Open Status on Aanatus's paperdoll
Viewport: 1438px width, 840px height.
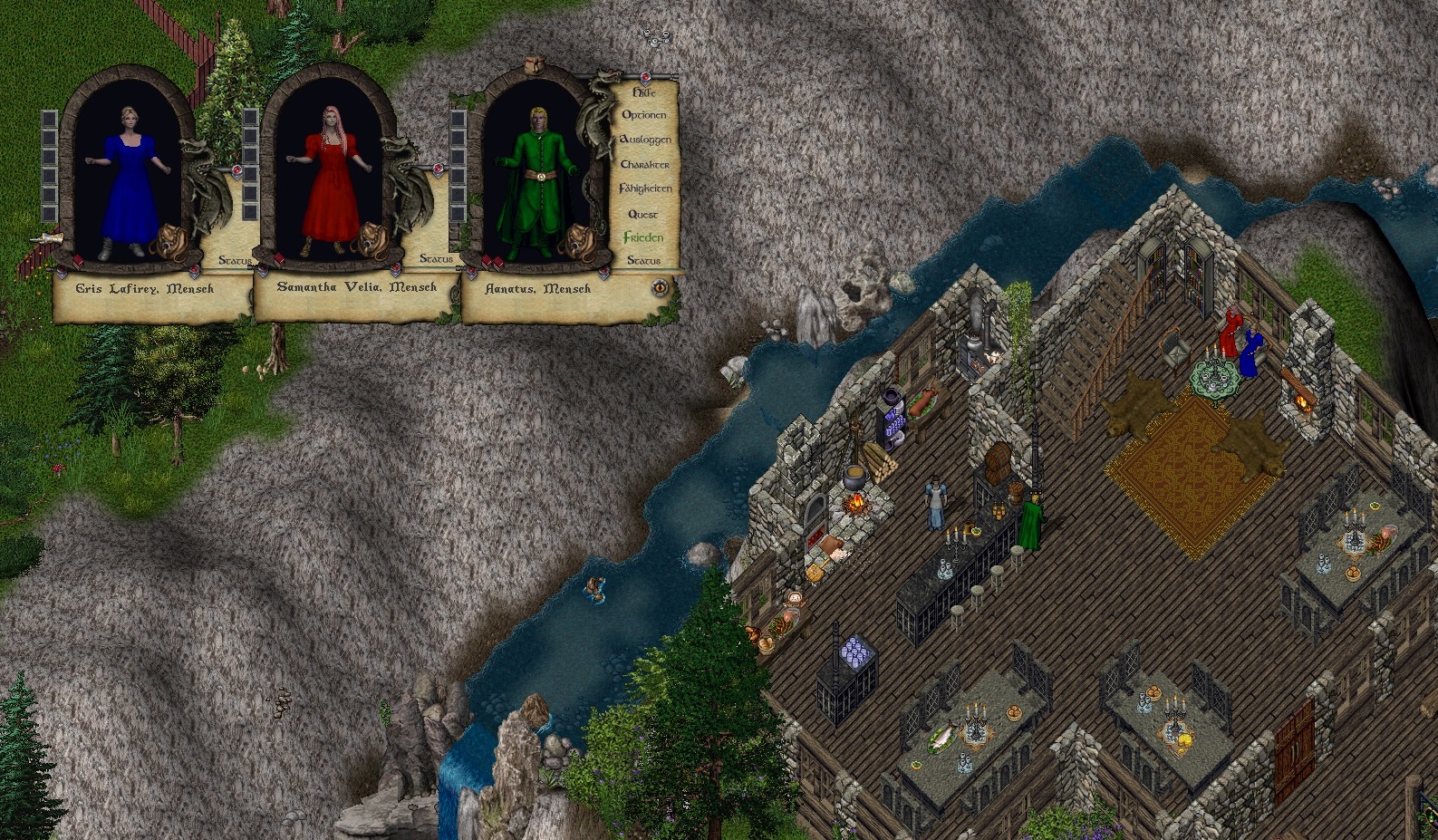click(643, 261)
